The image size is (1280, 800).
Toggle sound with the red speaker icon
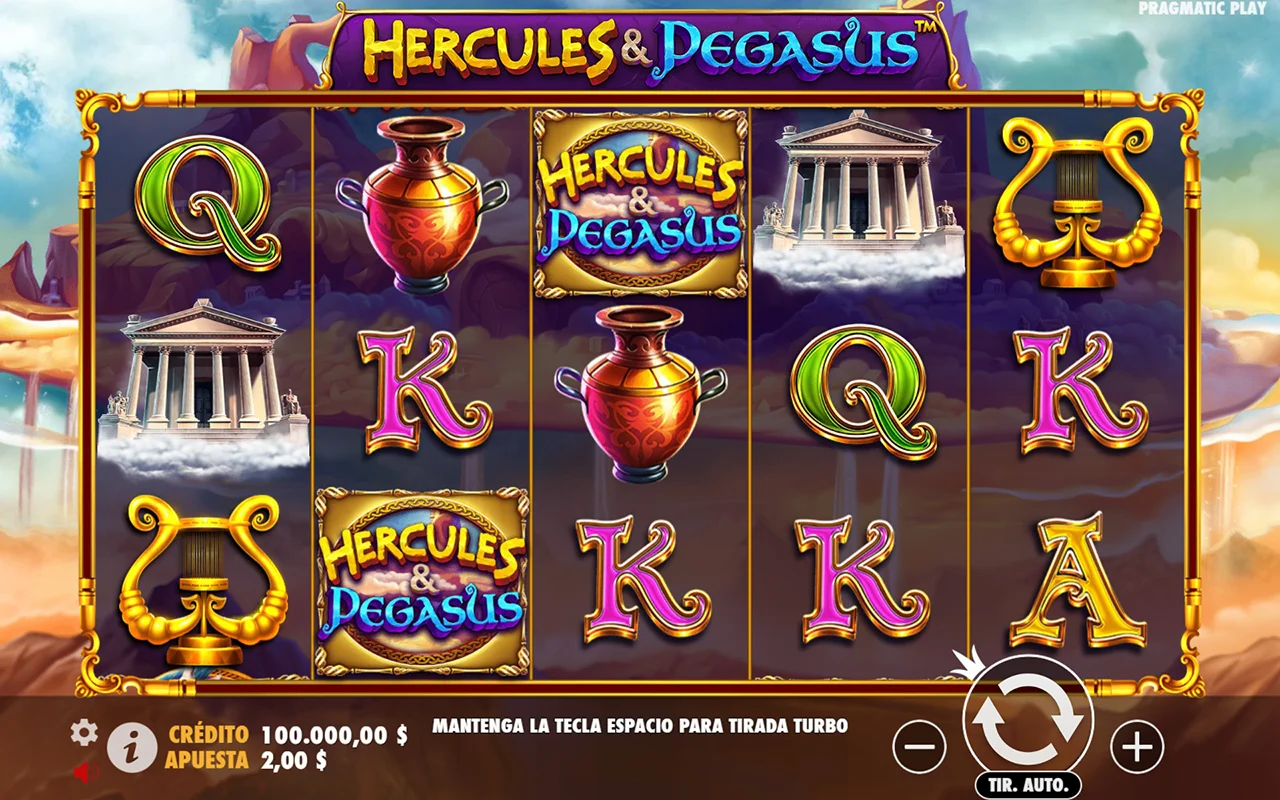(84, 772)
